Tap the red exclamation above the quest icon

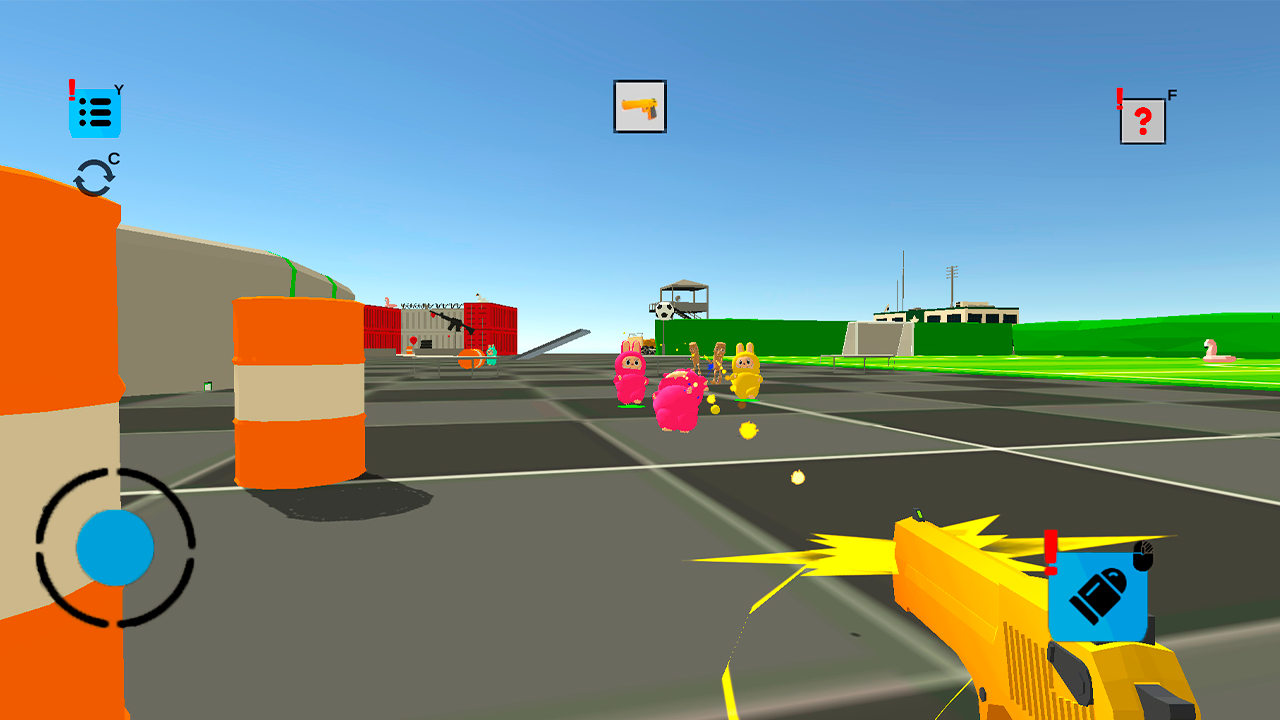[x=70, y=90]
